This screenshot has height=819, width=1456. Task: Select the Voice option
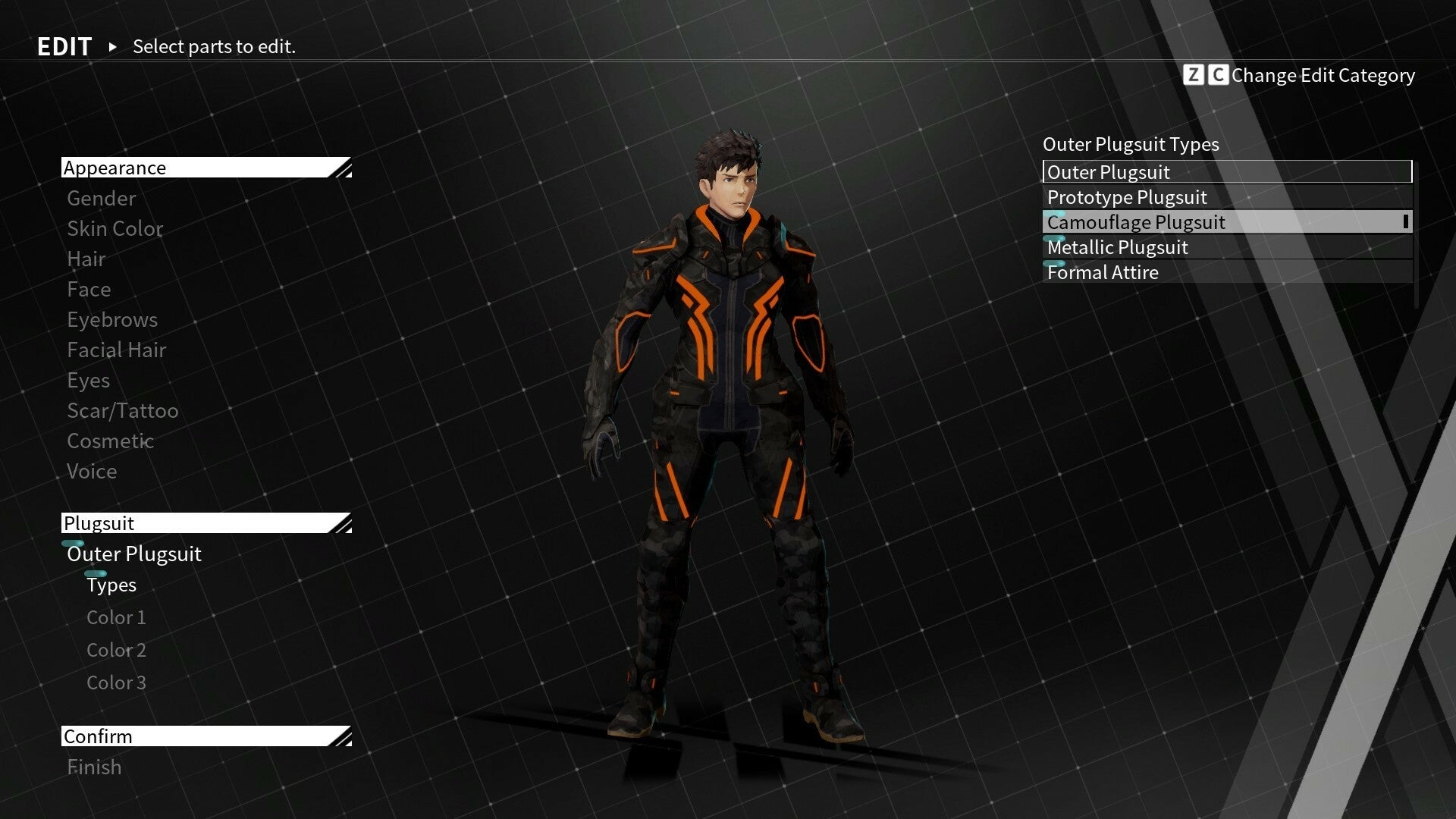click(x=92, y=471)
